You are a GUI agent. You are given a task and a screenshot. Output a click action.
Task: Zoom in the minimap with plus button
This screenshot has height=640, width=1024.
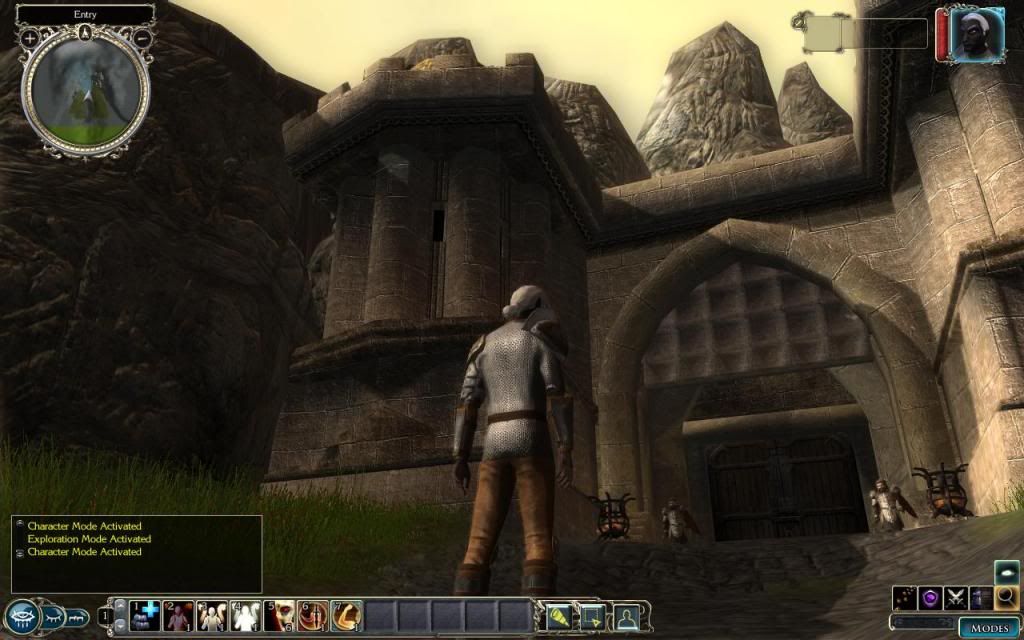click(30, 37)
